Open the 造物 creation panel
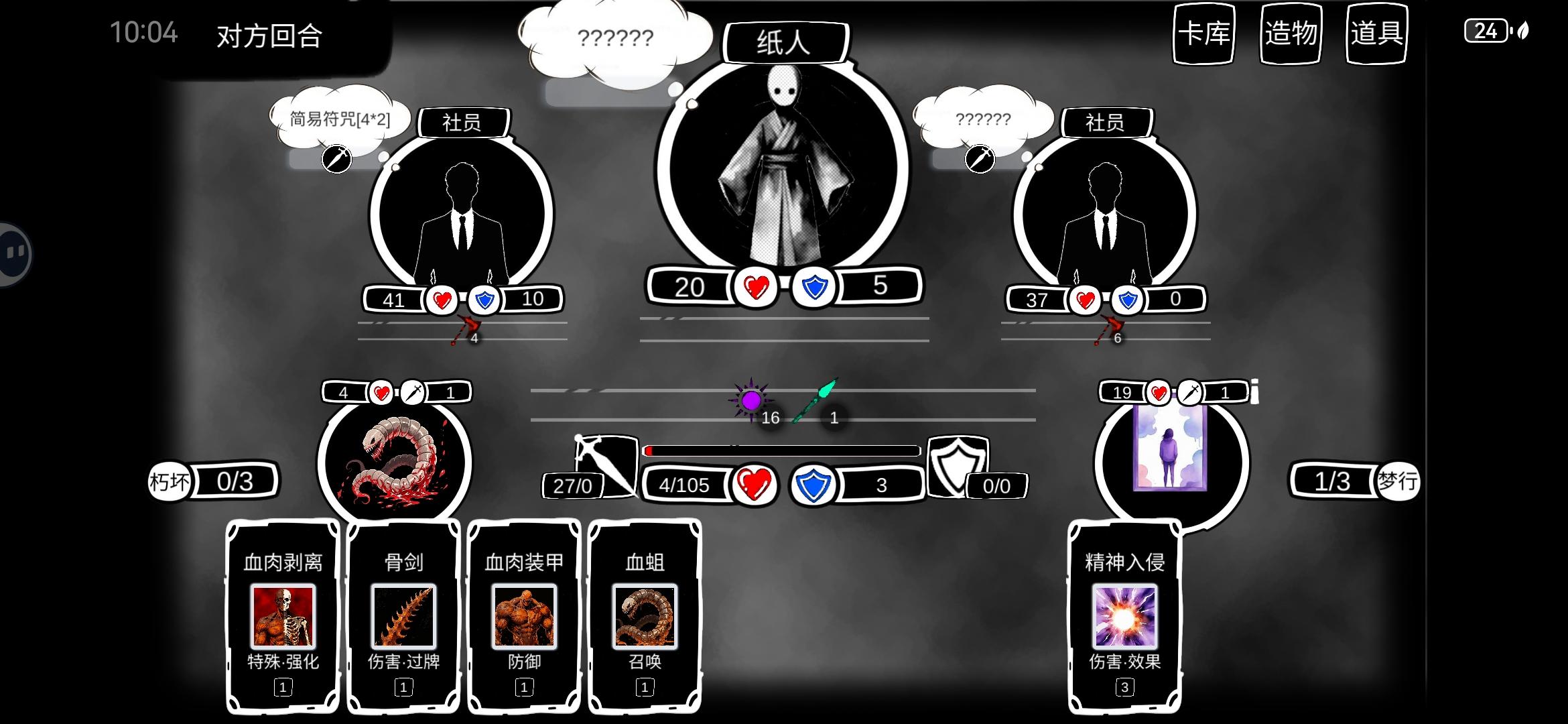The image size is (1568, 724). tap(1290, 36)
